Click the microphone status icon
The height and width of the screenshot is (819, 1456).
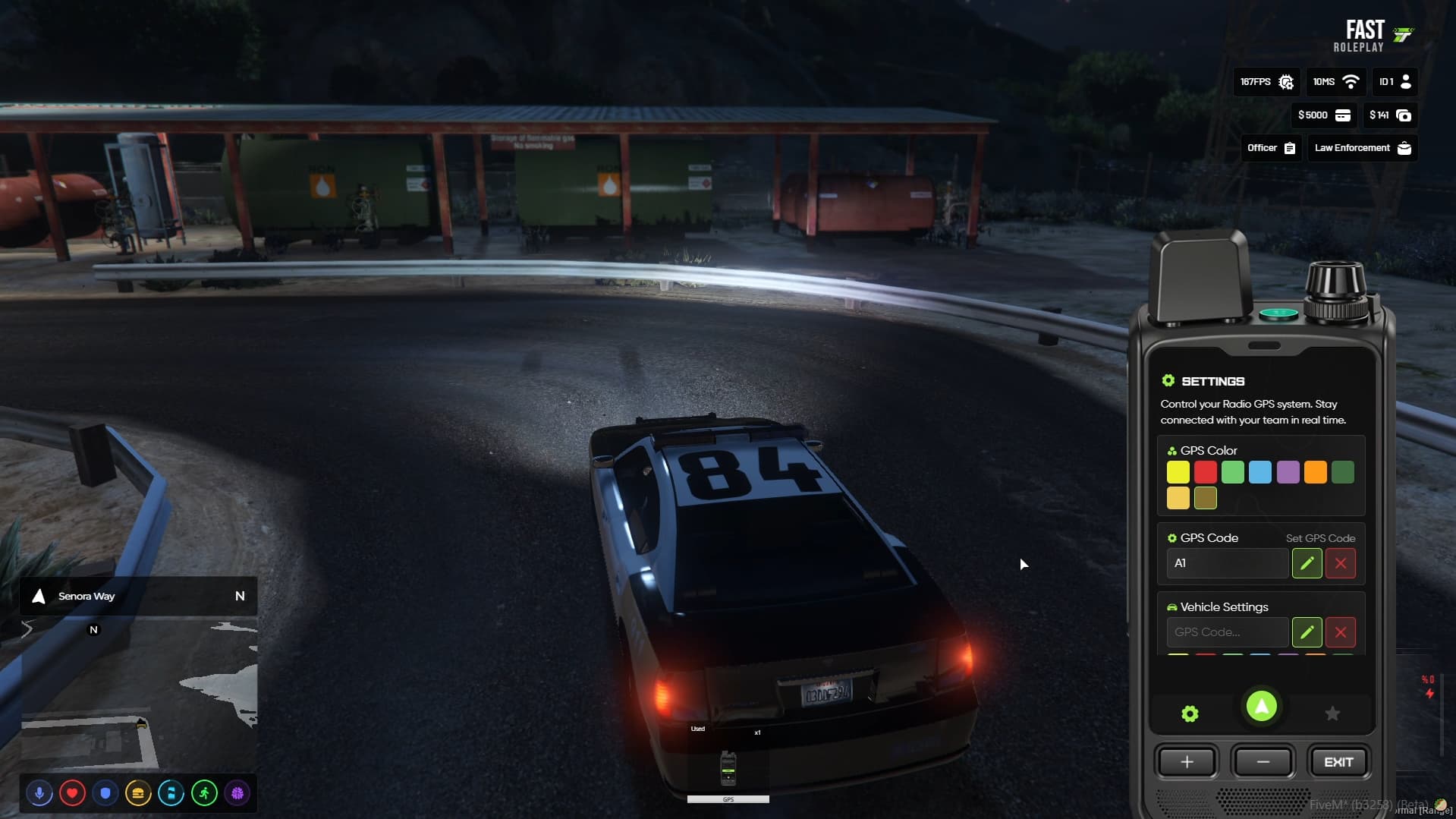point(39,793)
